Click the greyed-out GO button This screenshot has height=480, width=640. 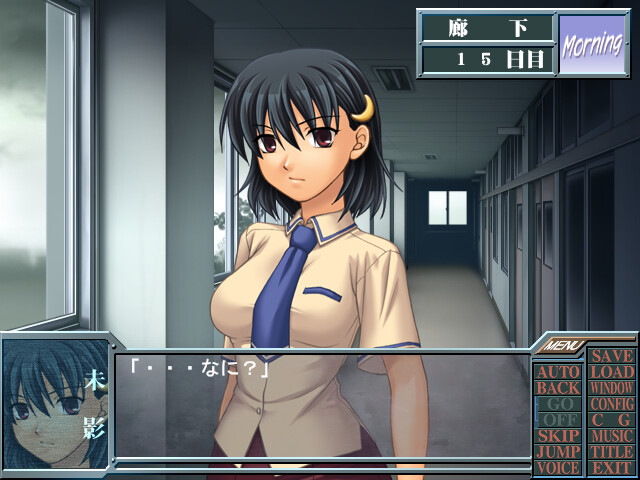pyautogui.click(x=558, y=404)
